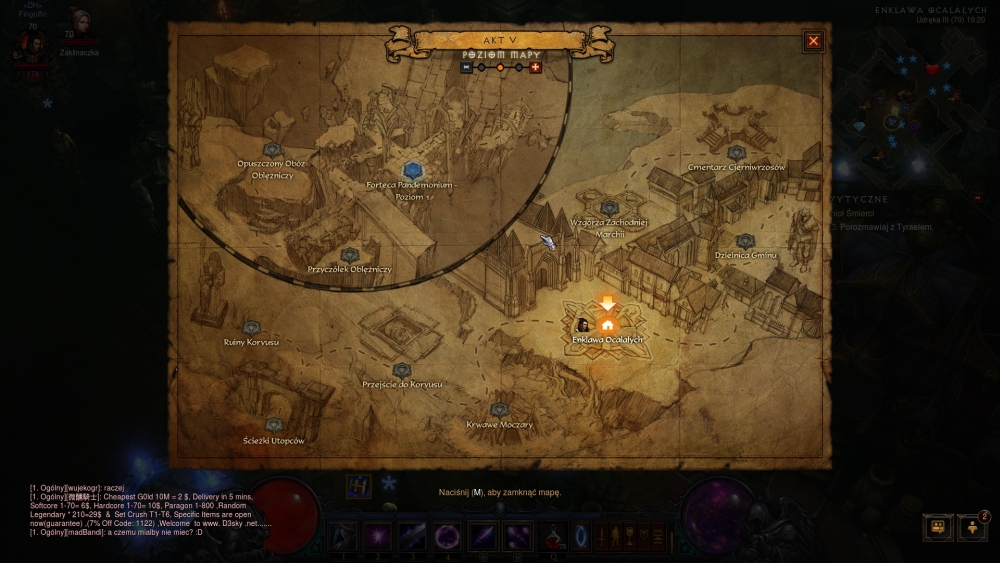The height and width of the screenshot is (563, 1000).
Task: Go to Enklawa Ocalałych town marker
Action: pos(607,324)
